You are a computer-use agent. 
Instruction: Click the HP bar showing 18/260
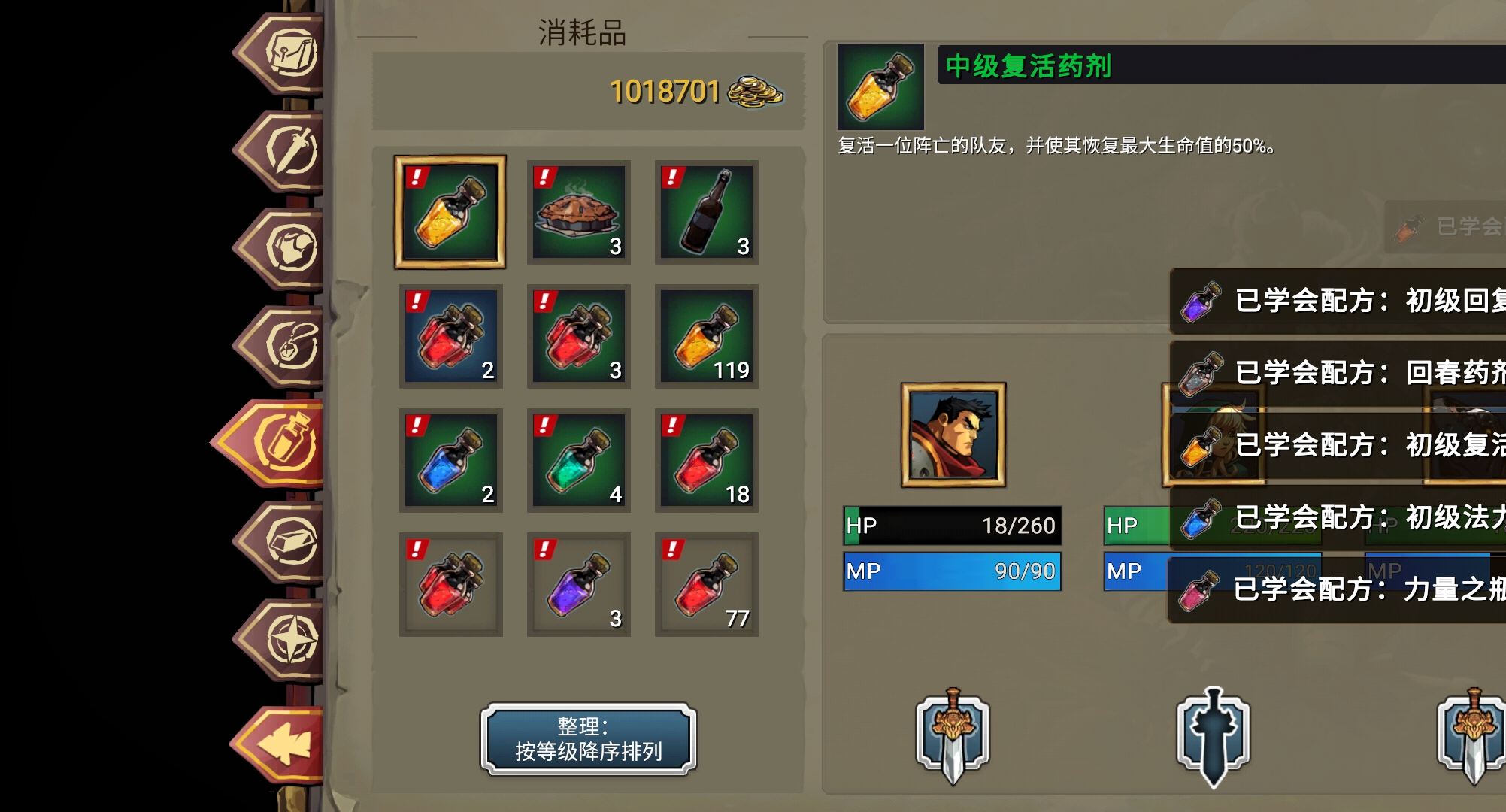coord(951,526)
